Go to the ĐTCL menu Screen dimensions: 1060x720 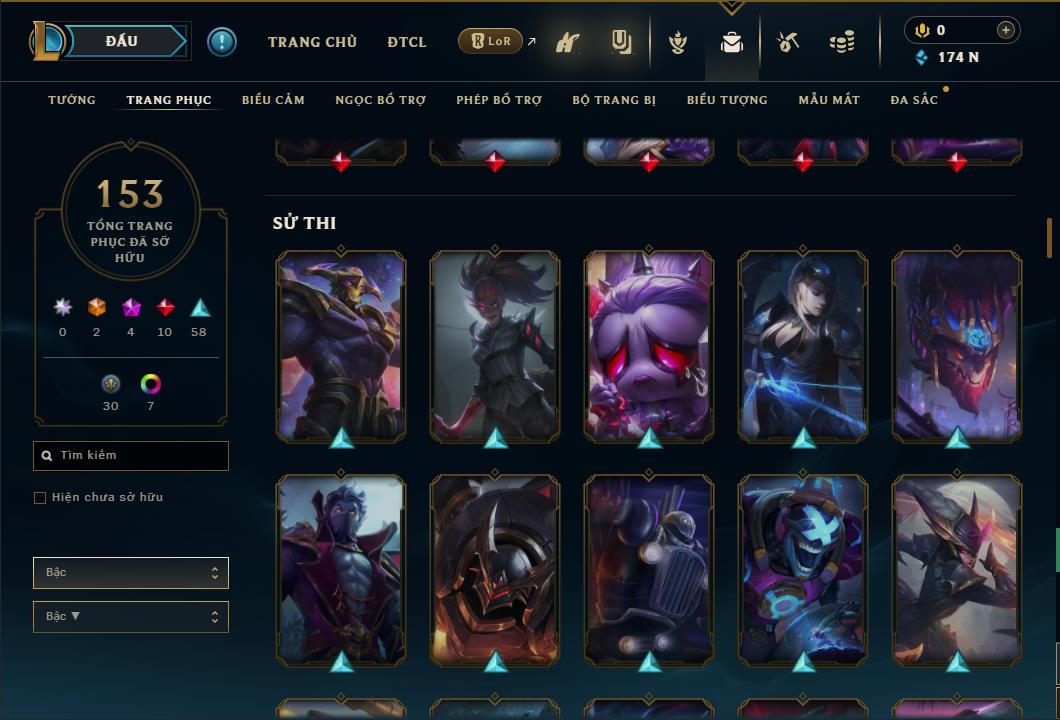406,42
